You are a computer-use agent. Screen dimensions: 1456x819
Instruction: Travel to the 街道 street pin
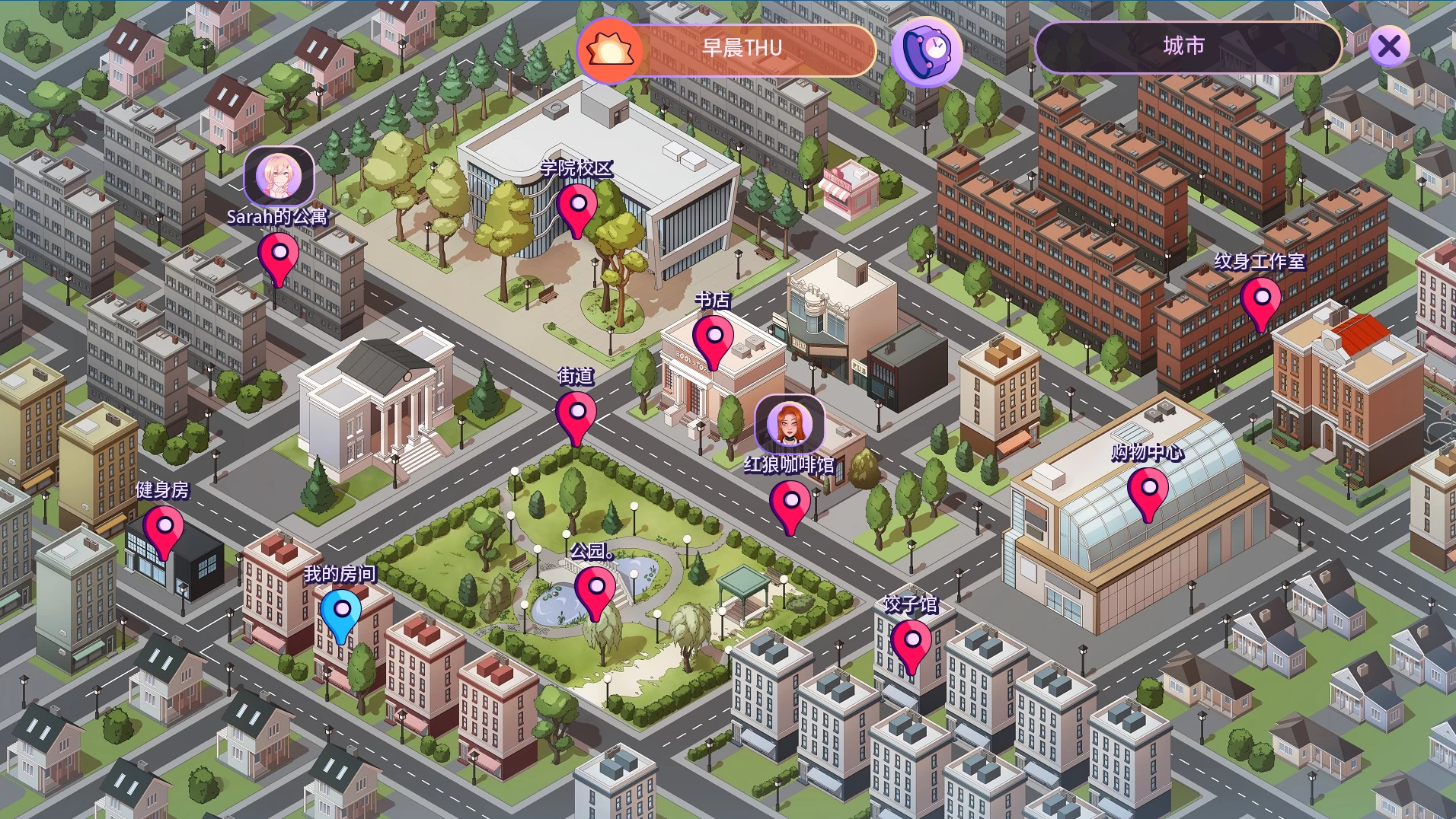coord(576,415)
